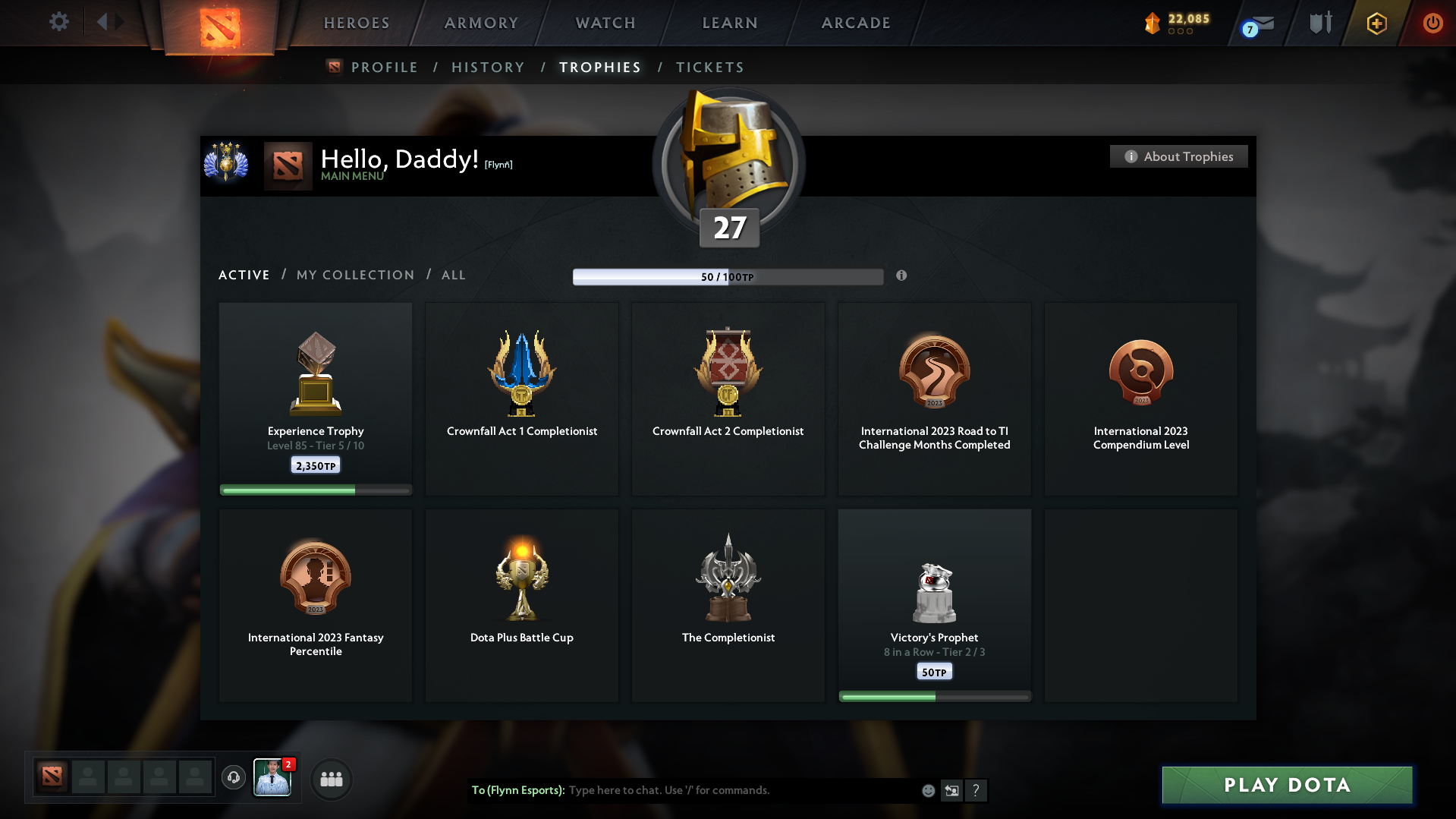This screenshot has height=819, width=1456.
Task: Click the power icon to exit Dota
Action: [1432, 23]
